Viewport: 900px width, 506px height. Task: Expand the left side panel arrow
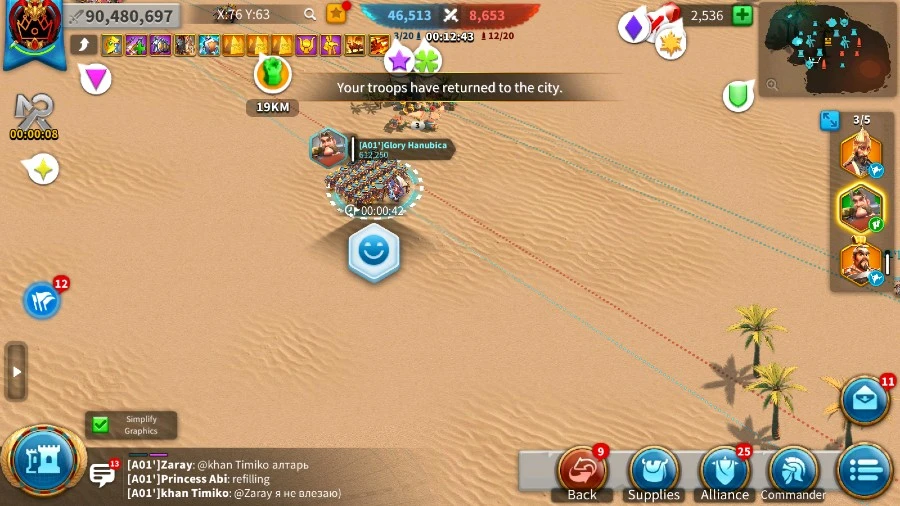pyautogui.click(x=15, y=371)
